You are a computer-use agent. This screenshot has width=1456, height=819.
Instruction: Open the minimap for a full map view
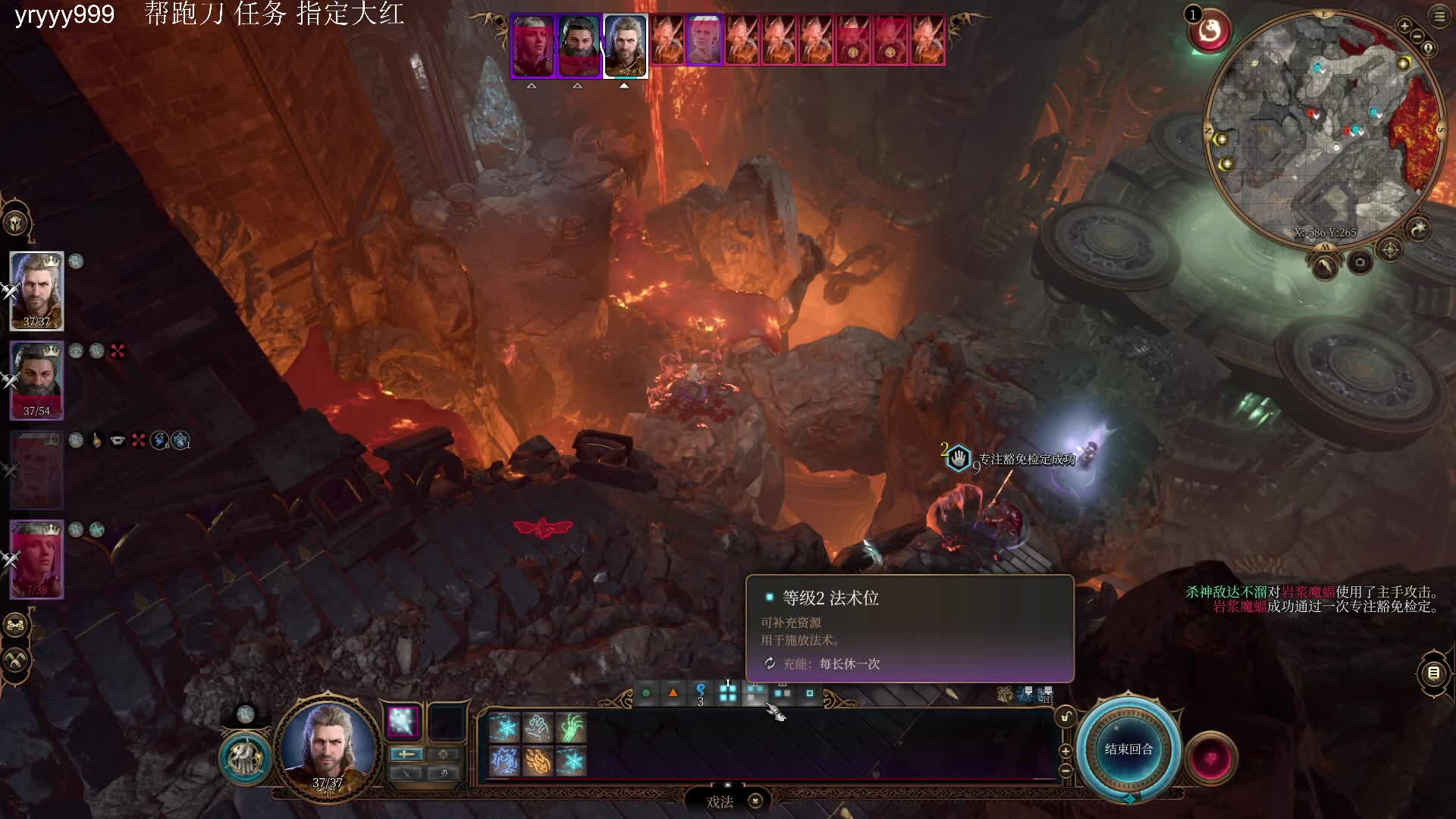[x=1323, y=125]
